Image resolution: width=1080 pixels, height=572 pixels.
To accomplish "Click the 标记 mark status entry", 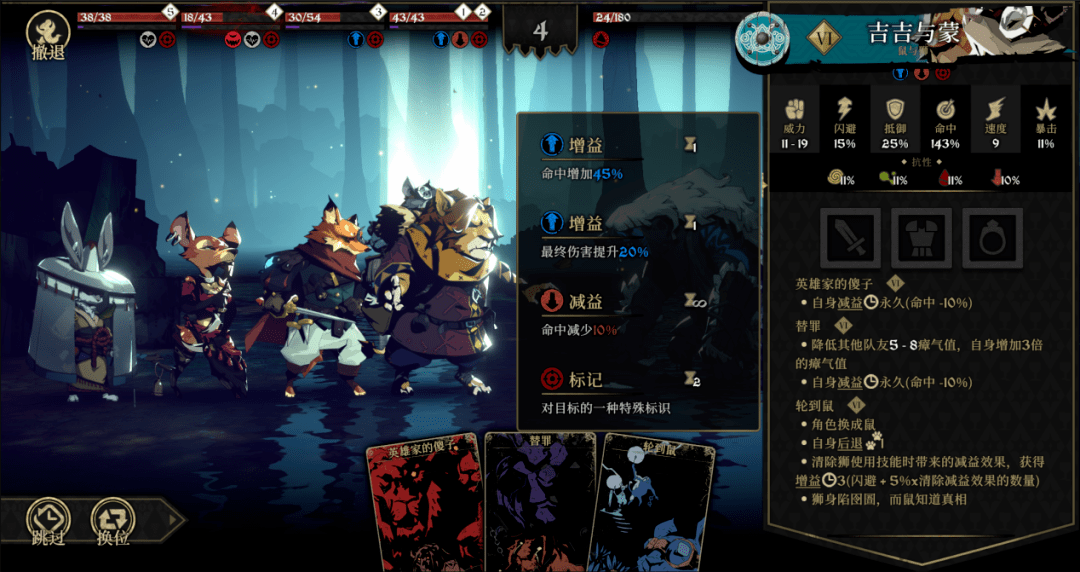I will pos(586,379).
